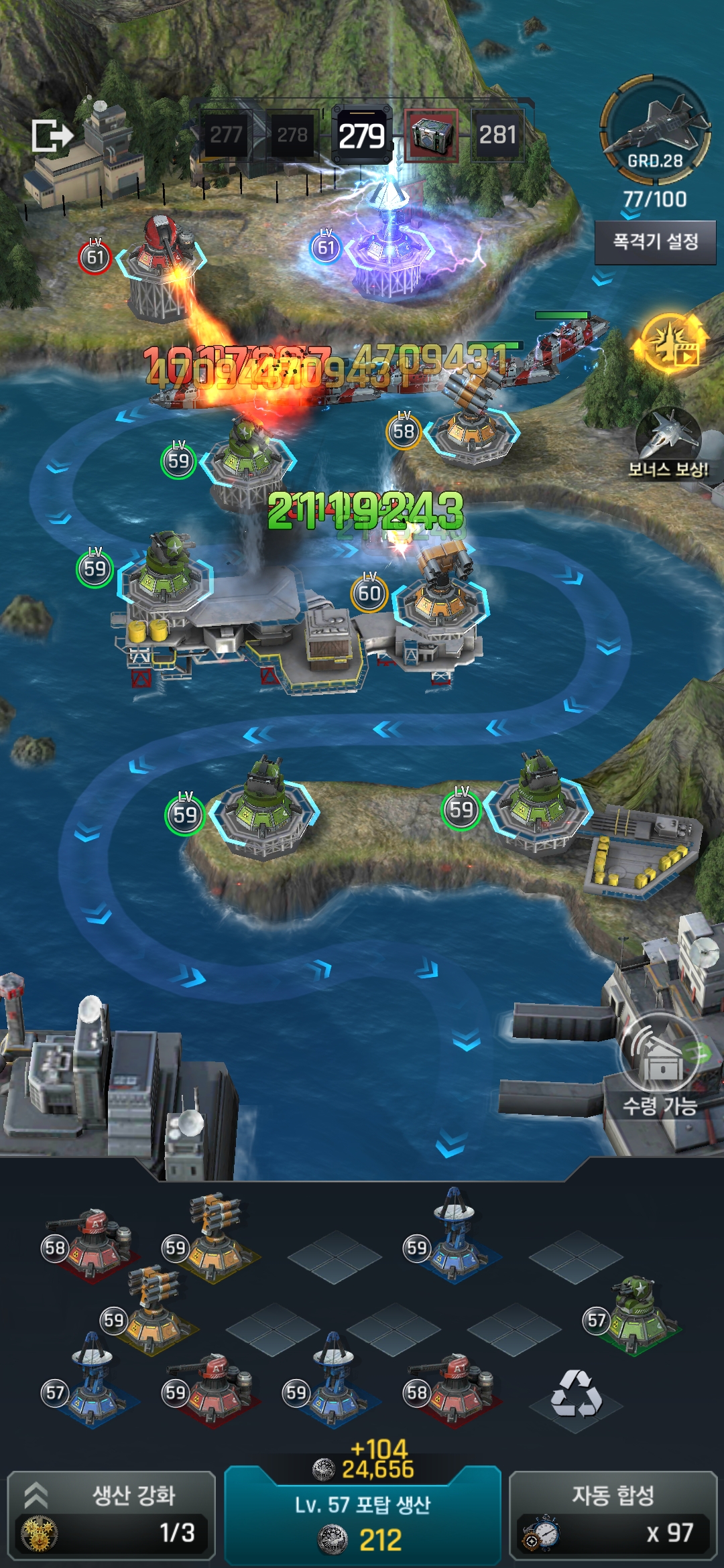This screenshot has width=724, height=1568.
Task: Open the bomber settings button
Action: click(x=655, y=242)
